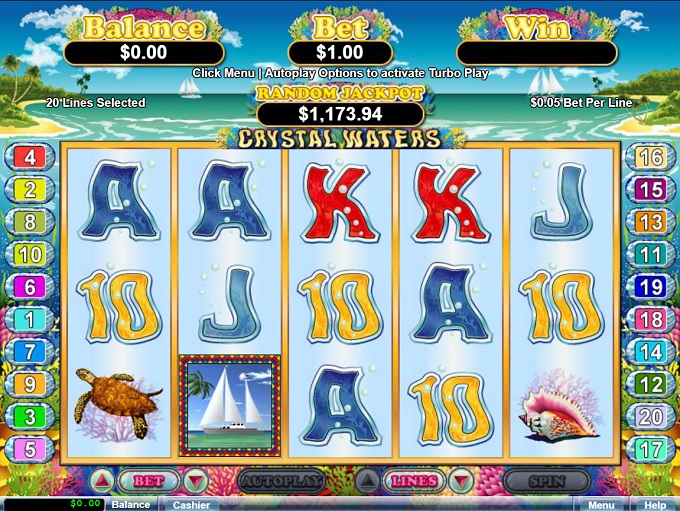Open the Menu in the bottom bar
The width and height of the screenshot is (680, 511).
(600, 505)
